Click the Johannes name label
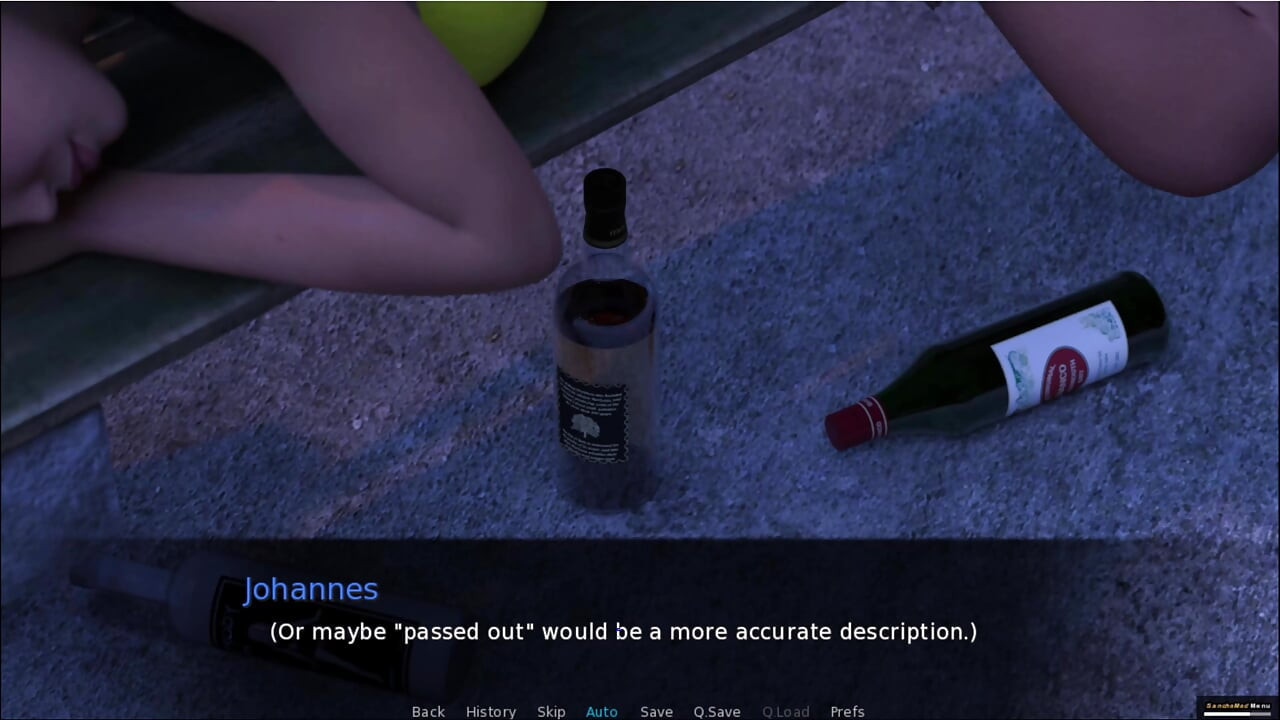1280x720 pixels. point(313,589)
